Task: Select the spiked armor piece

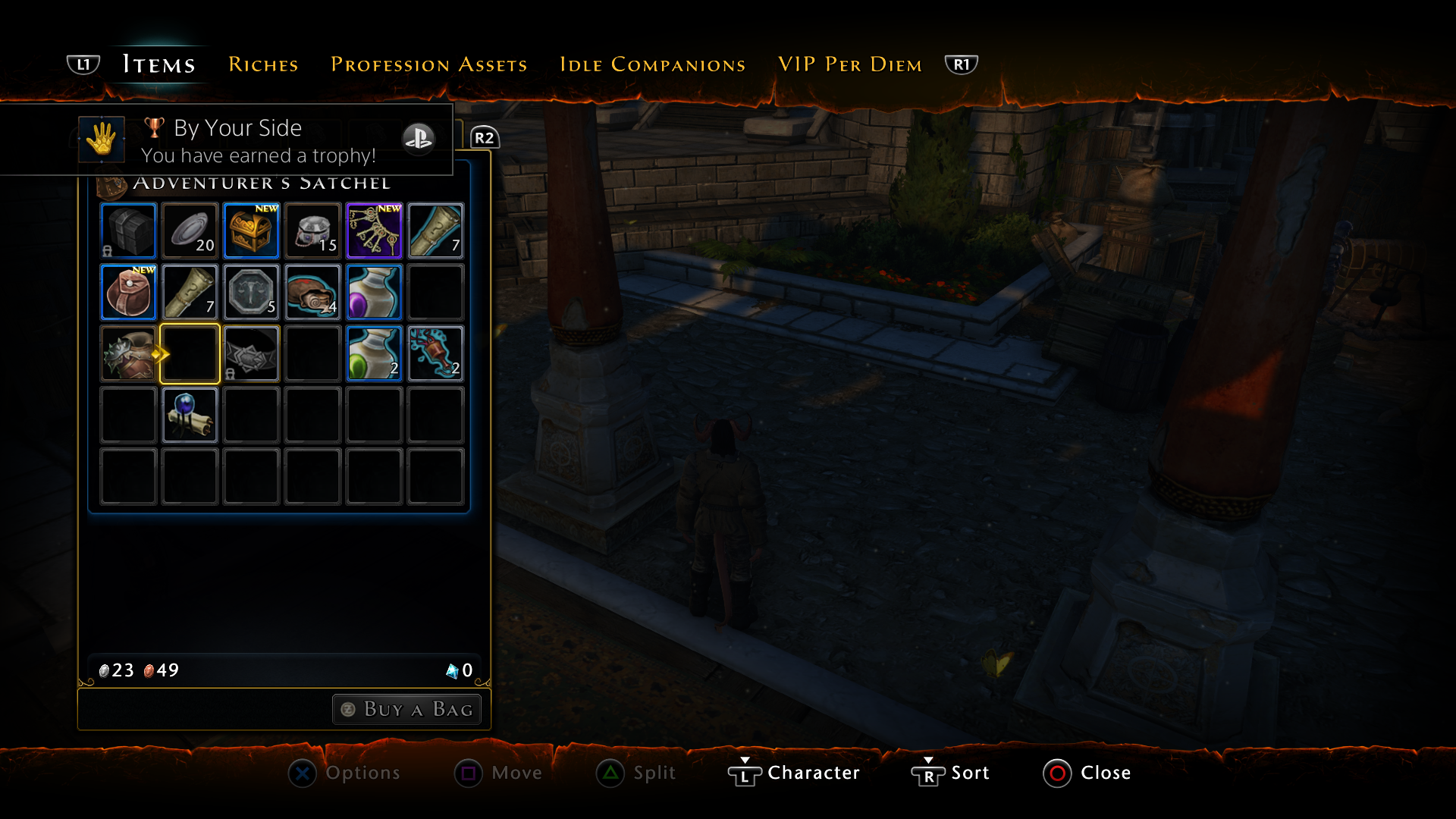Action: (128, 353)
